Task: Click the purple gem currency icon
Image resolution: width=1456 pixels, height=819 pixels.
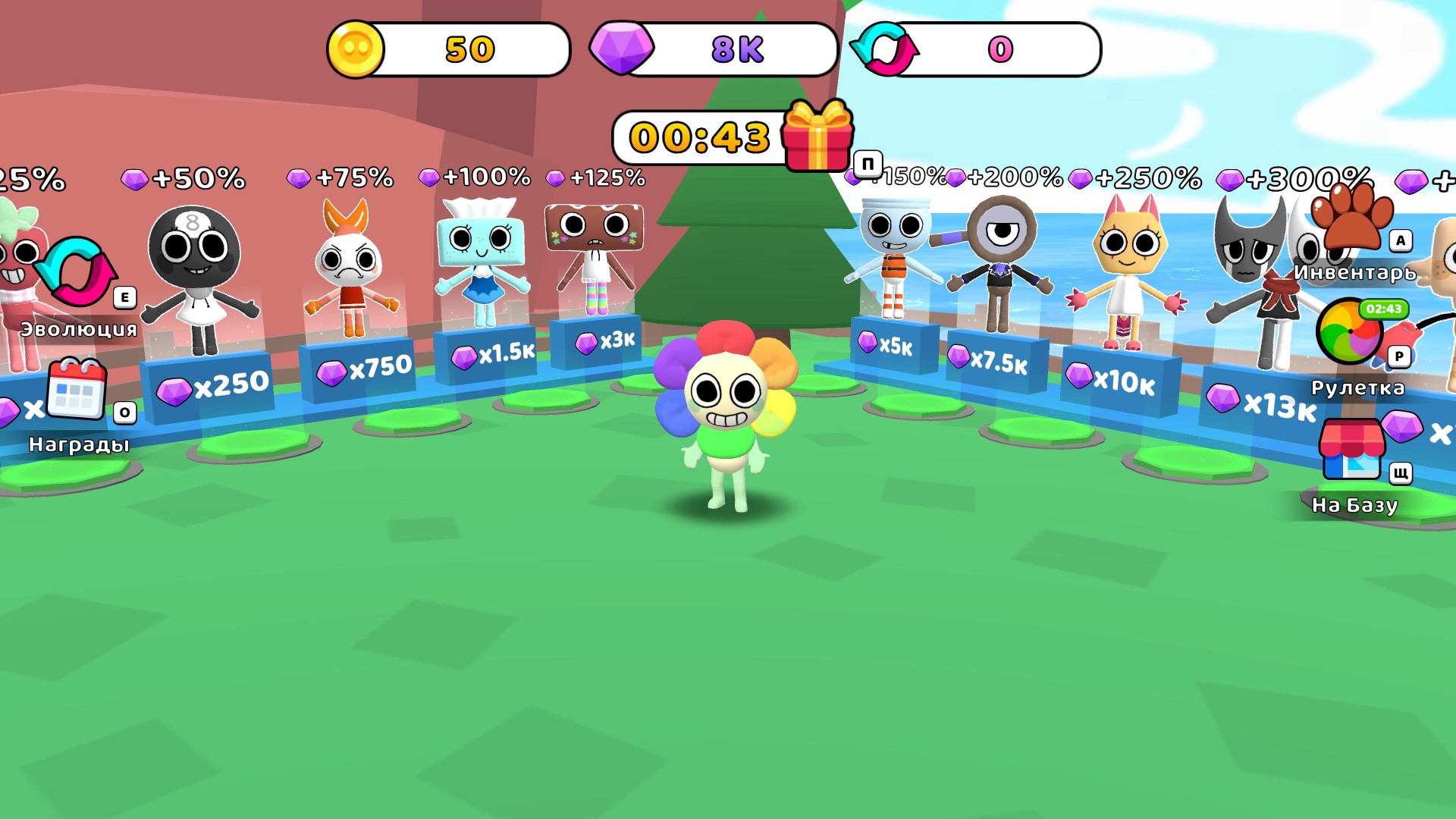Action: pyautogui.click(x=623, y=49)
